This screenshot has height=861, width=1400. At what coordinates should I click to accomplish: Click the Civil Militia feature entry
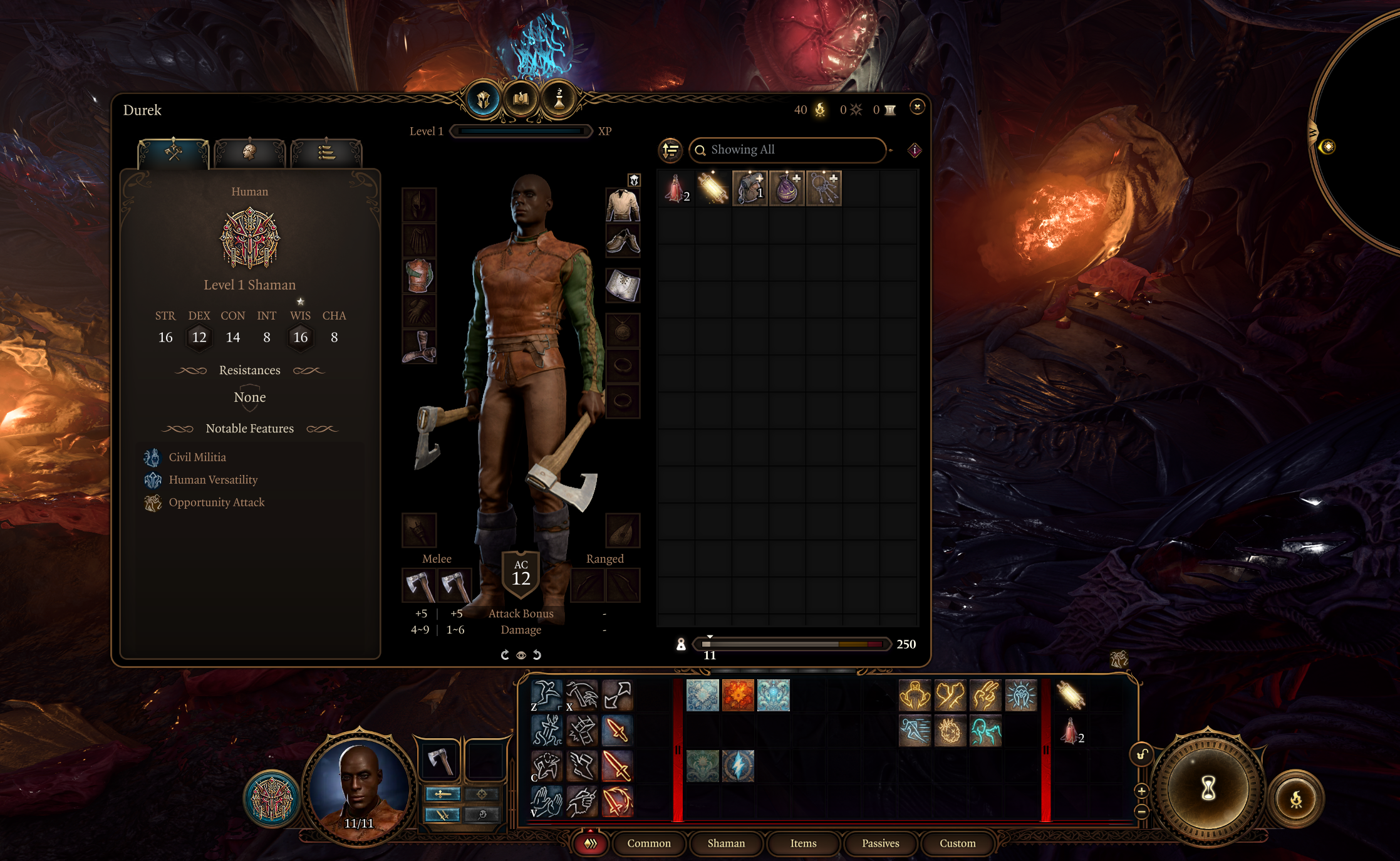(197, 457)
